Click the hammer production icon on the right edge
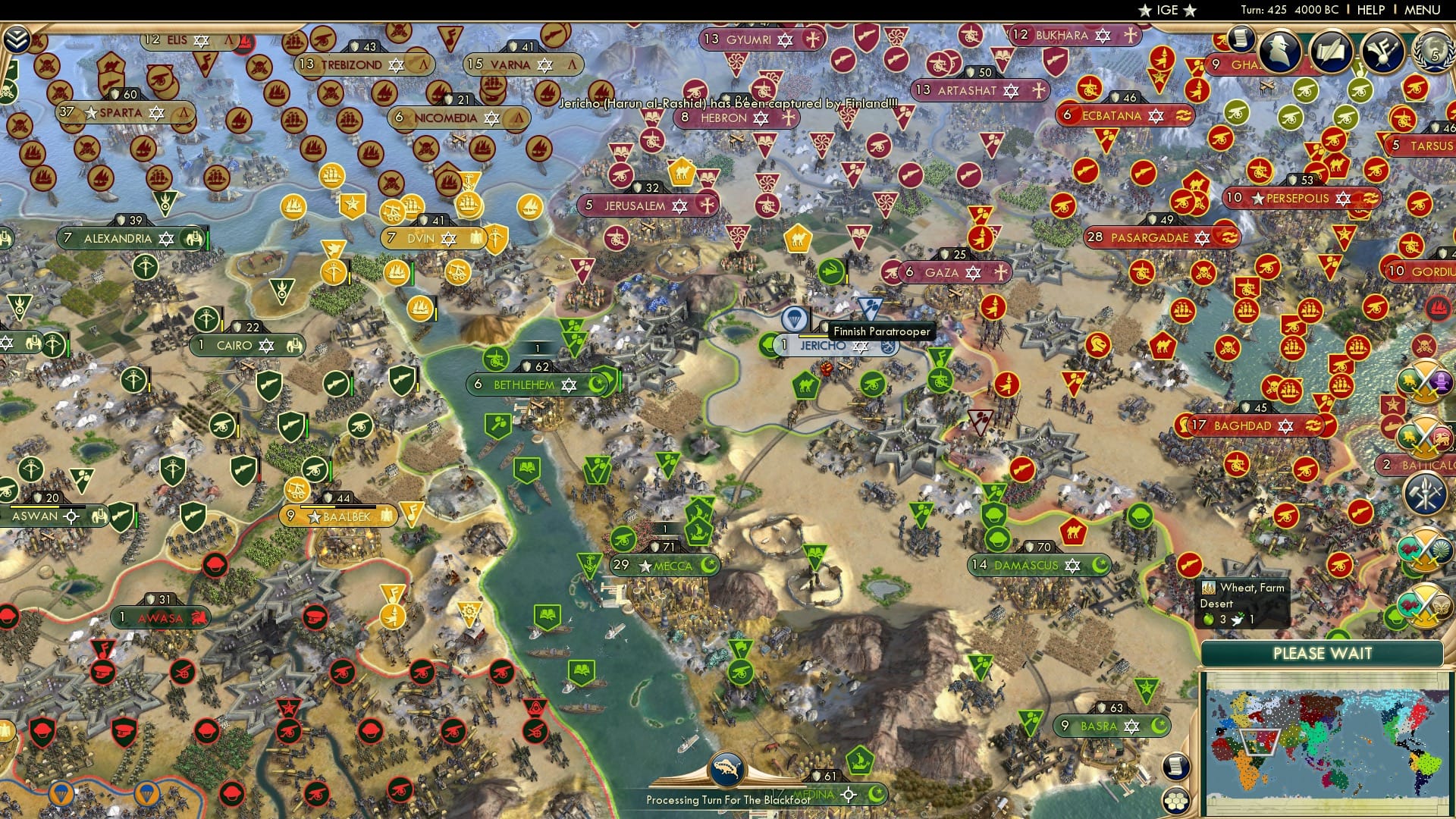The image size is (1456, 819). click(1426, 491)
